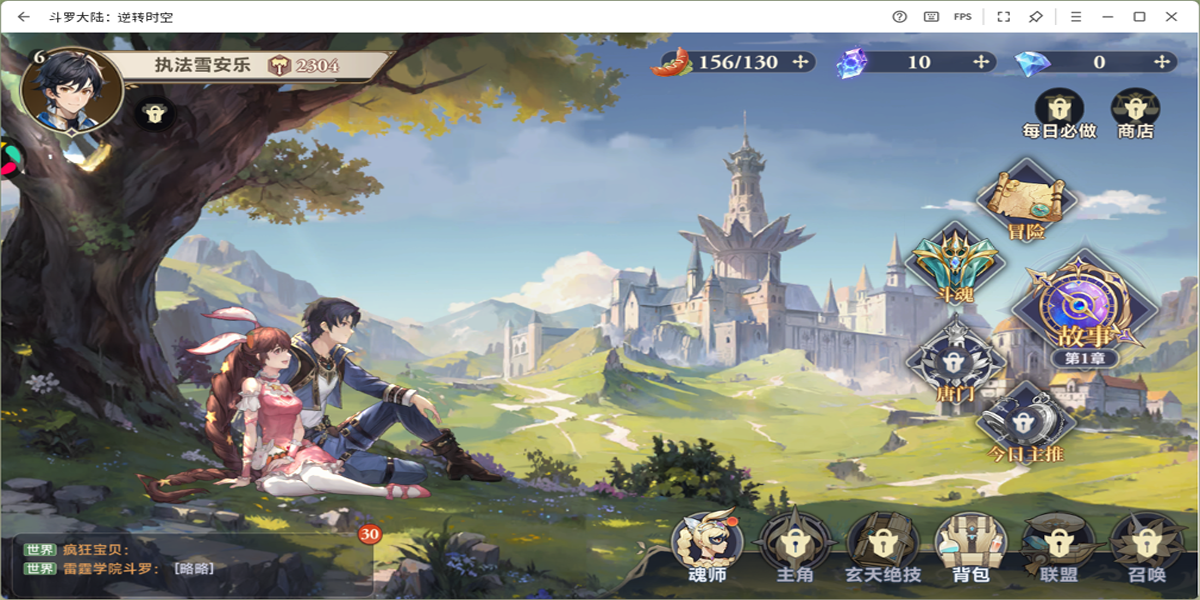Open the 商店 shop
Image resolution: width=1200 pixels, height=600 pixels.
(x=1135, y=109)
